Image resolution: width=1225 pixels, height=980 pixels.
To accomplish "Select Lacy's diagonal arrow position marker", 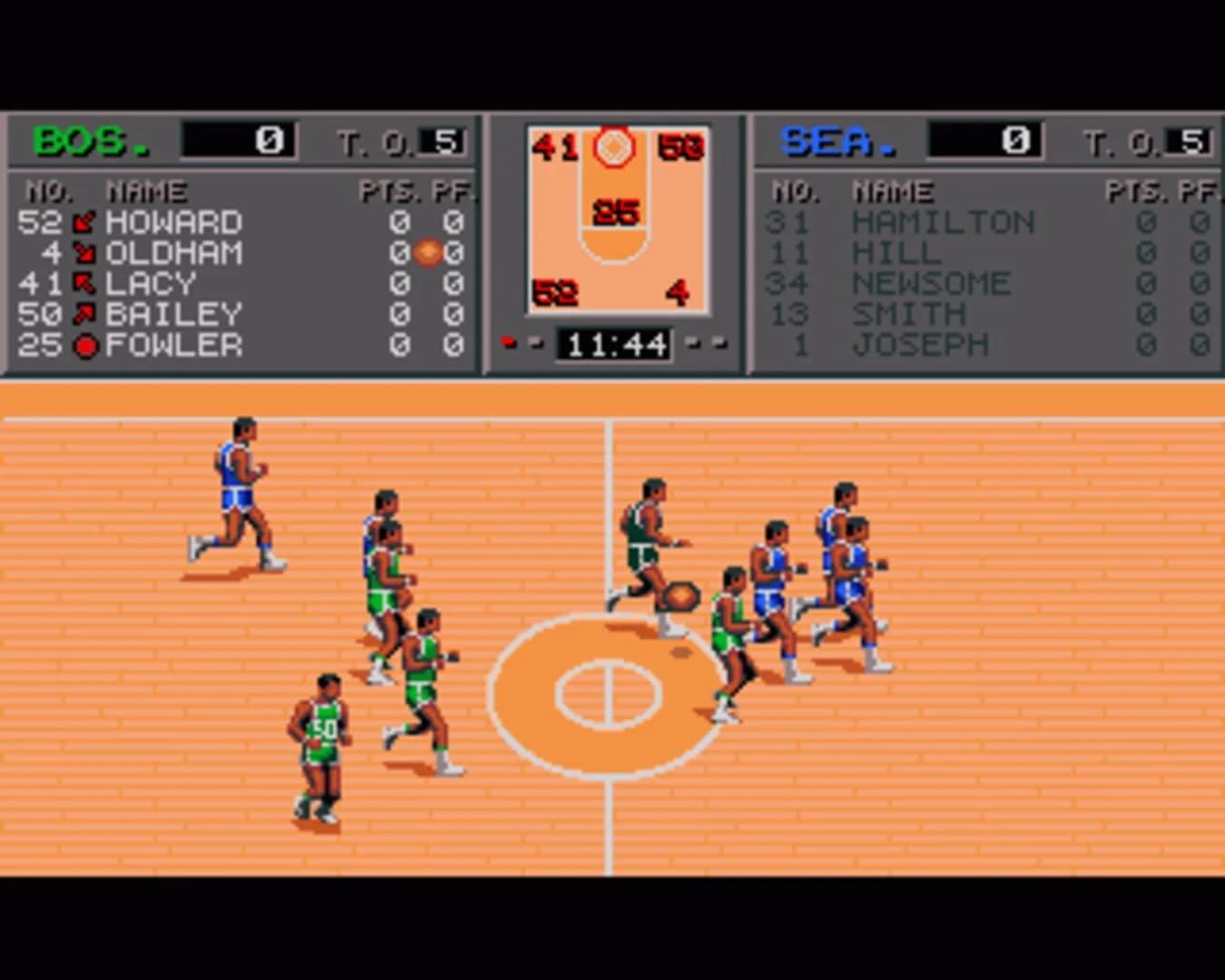I will (86, 283).
